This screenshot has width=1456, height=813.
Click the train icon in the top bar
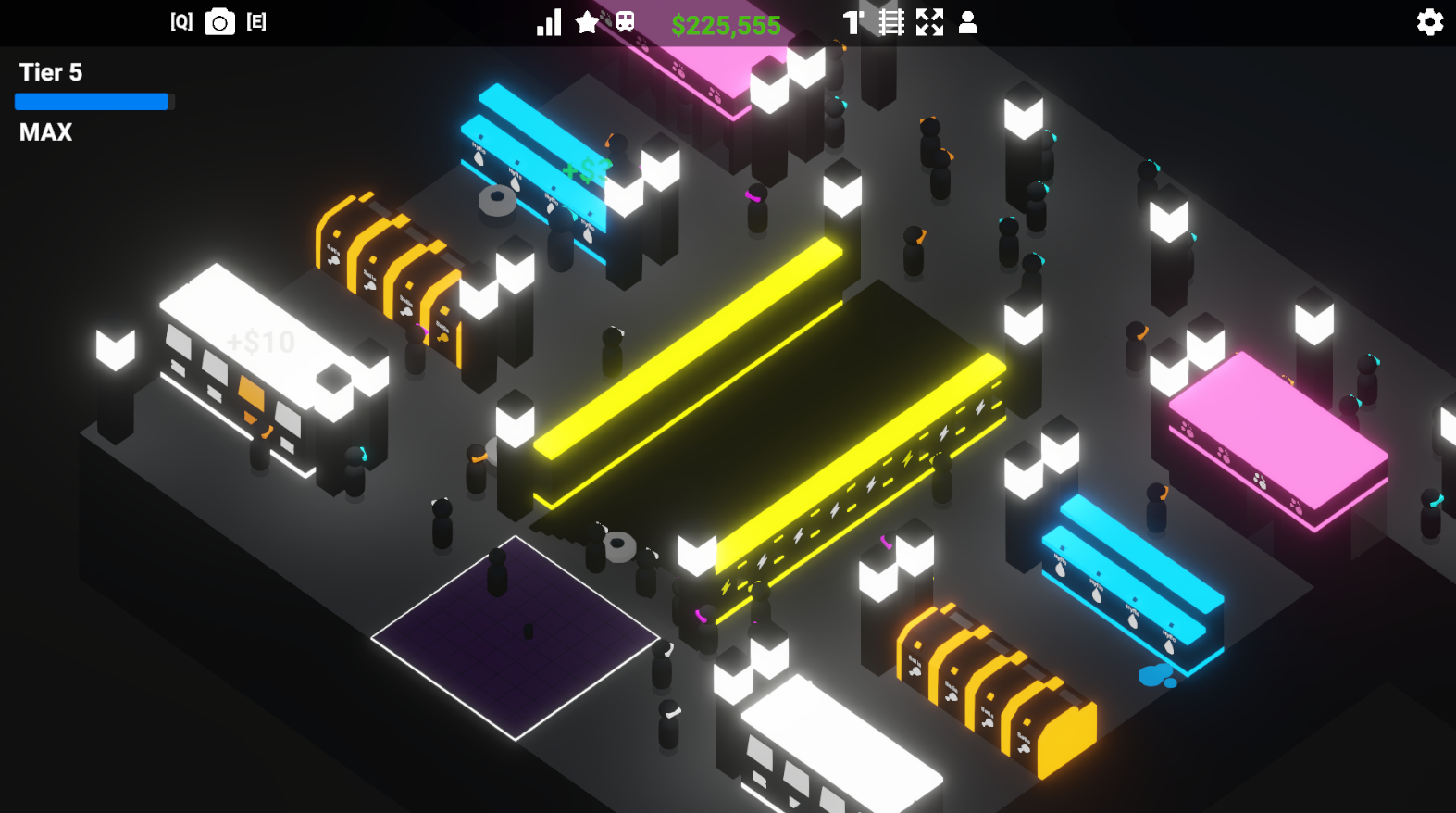pyautogui.click(x=625, y=21)
